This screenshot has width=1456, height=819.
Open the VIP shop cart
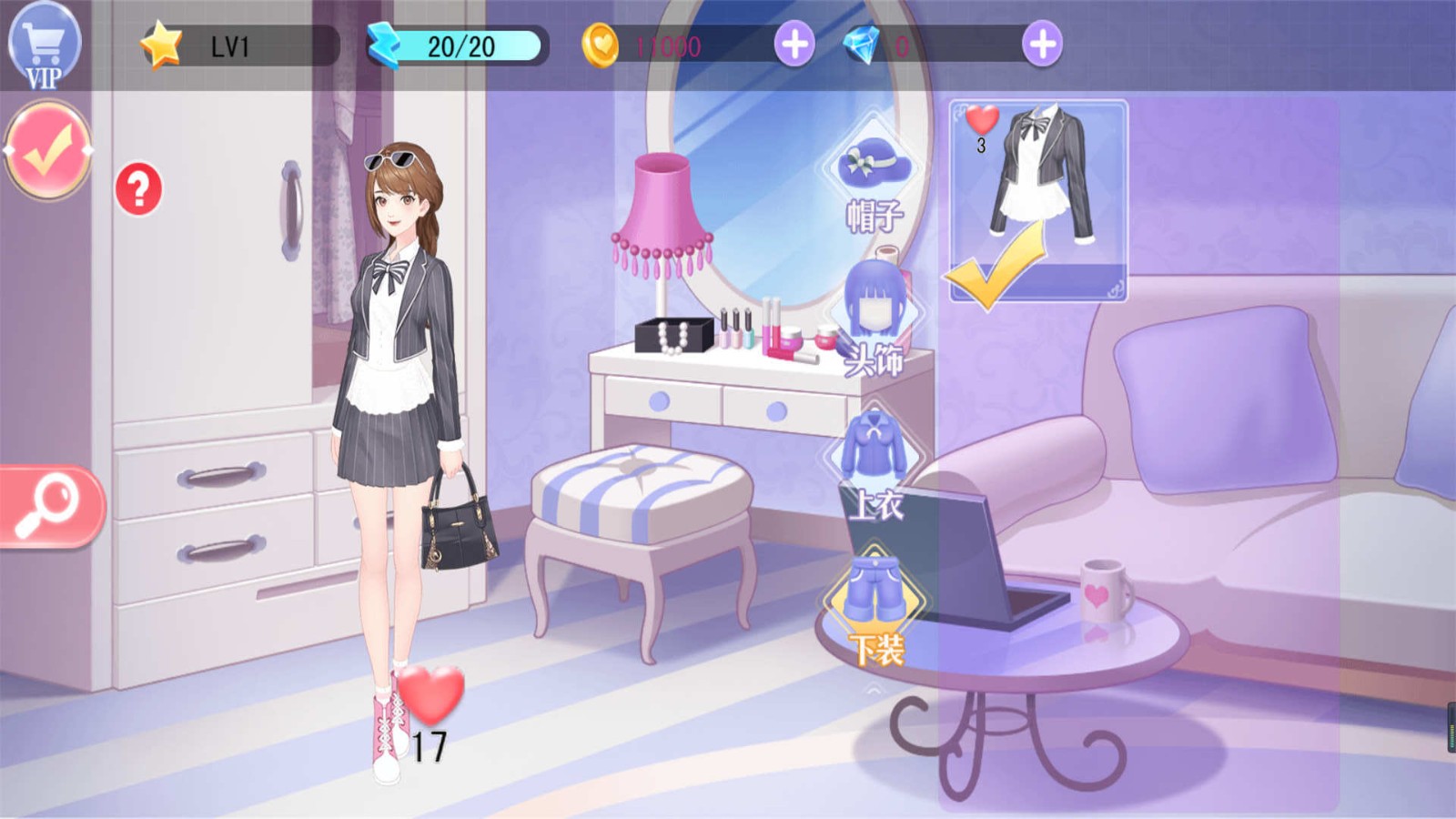pos(44,45)
